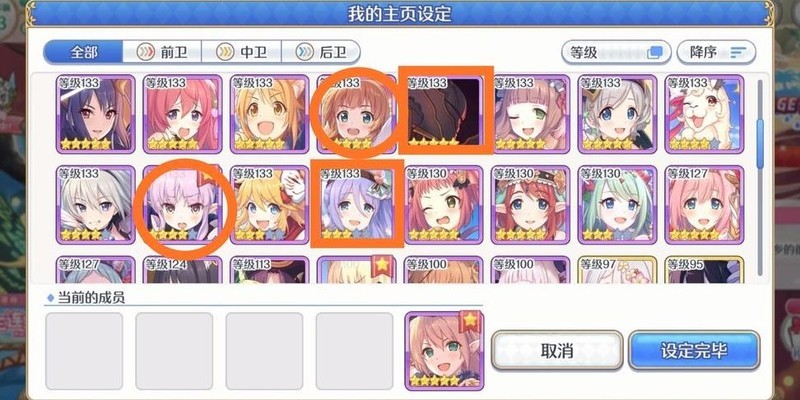This screenshot has width=800, height=400.
Task: Select the circled pink-haired character portrait
Action: click(x=183, y=203)
